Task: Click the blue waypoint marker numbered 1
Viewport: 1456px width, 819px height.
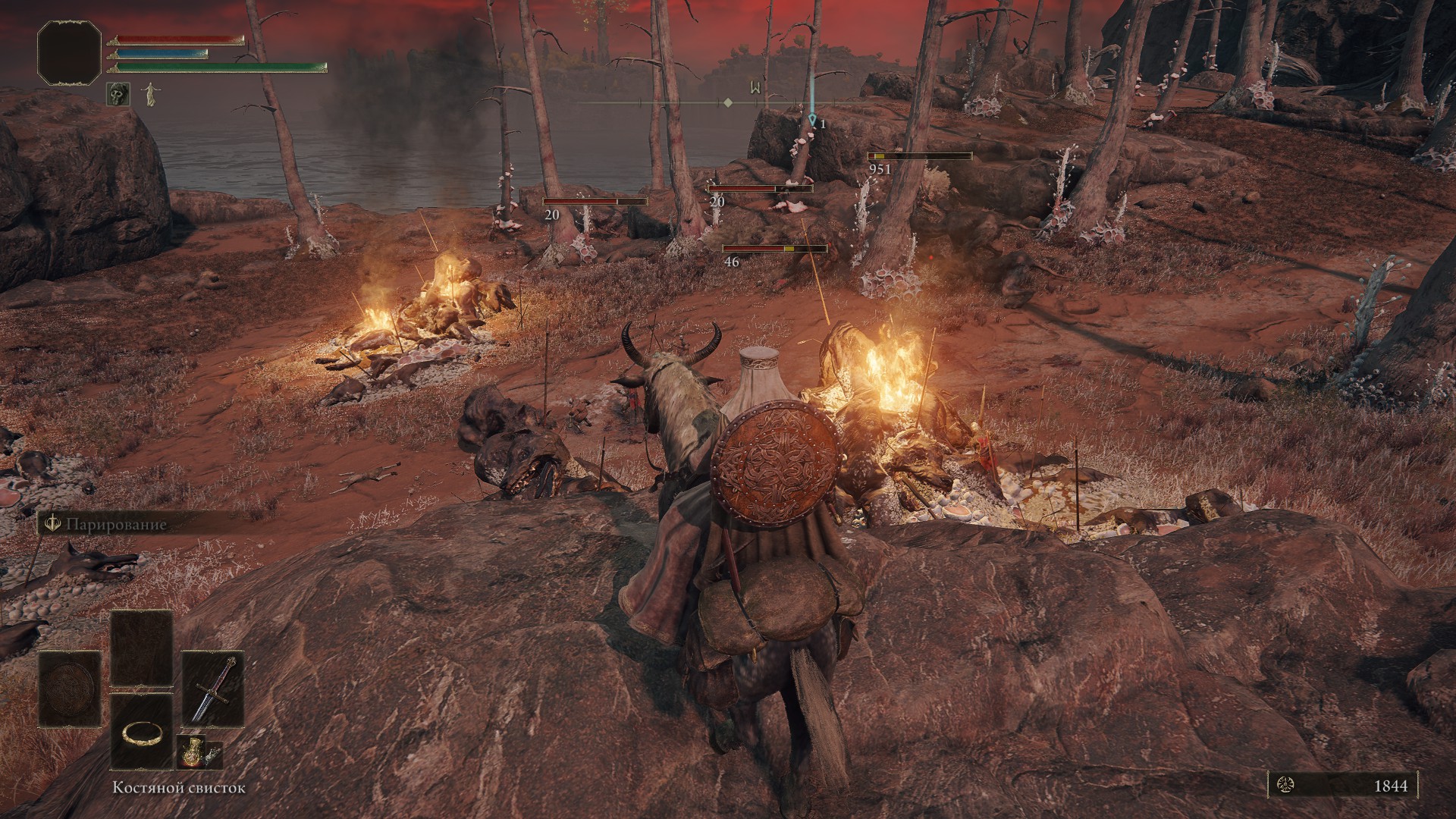Action: (x=813, y=120)
